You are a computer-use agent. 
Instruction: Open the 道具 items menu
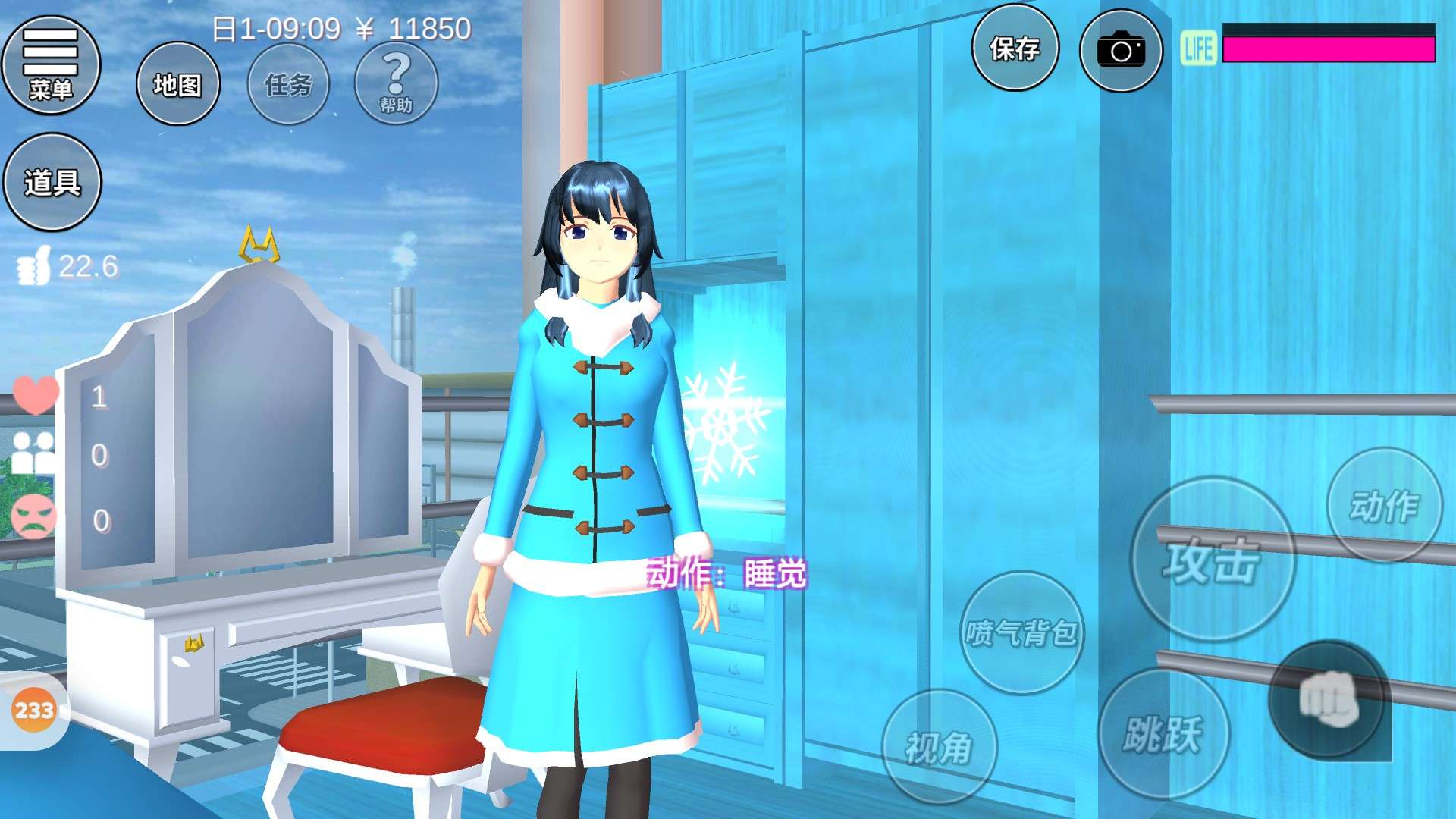tap(52, 182)
